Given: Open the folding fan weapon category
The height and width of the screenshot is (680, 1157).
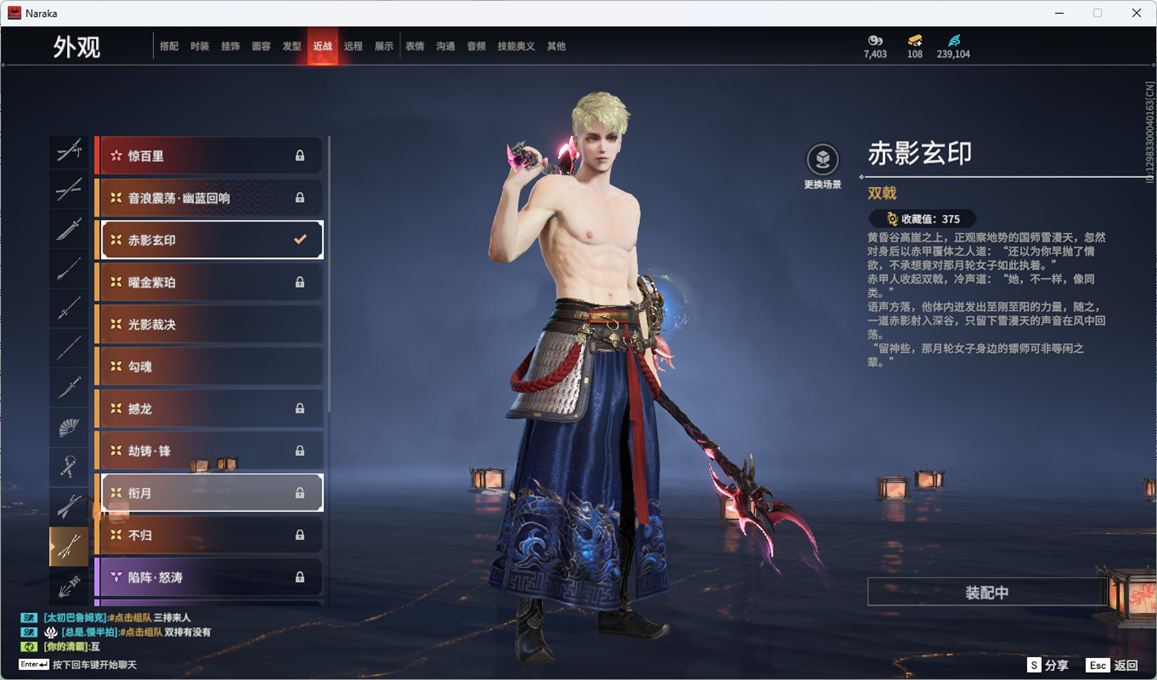Looking at the screenshot, I should pyautogui.click(x=69, y=428).
